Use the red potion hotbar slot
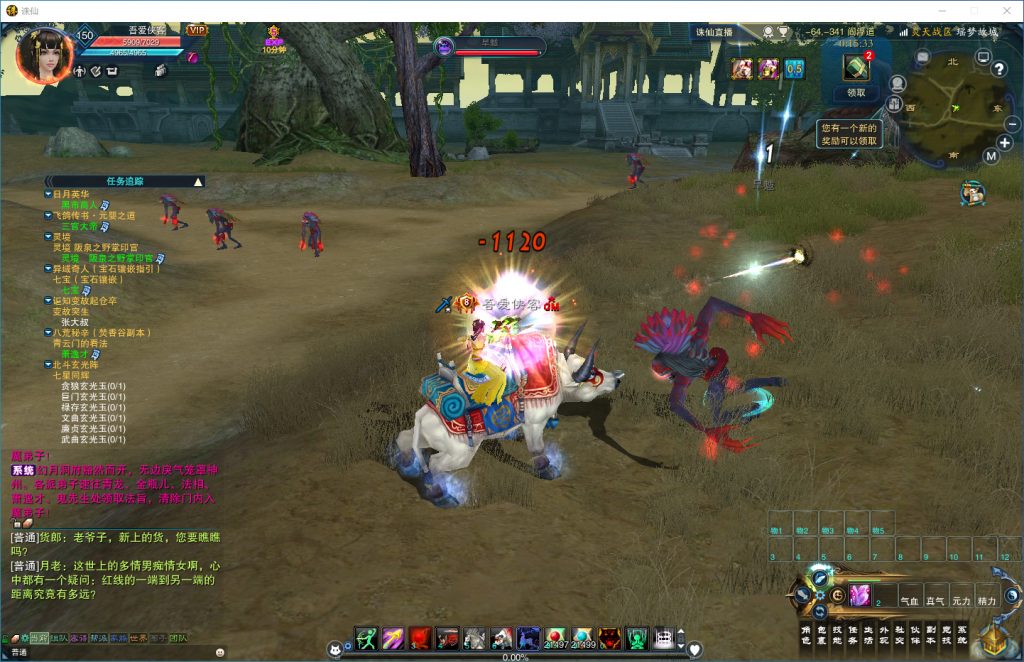 pos(556,638)
